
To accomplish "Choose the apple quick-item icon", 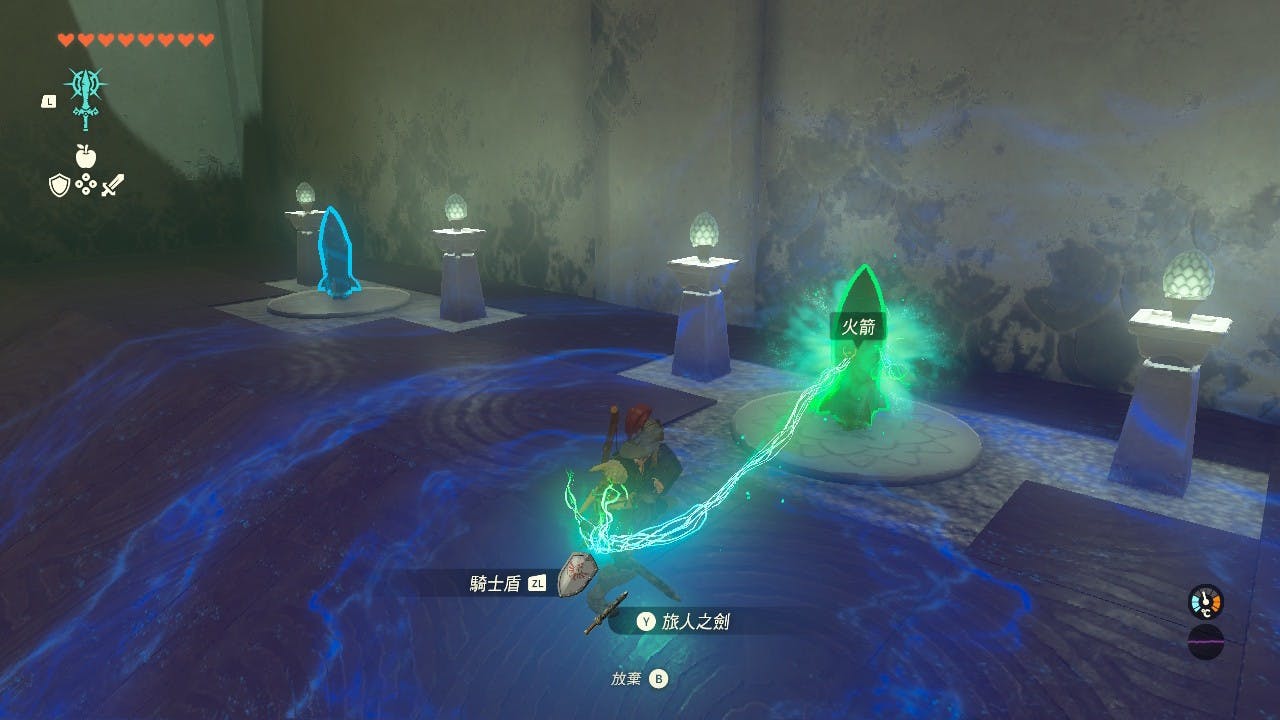I will 86,155.
